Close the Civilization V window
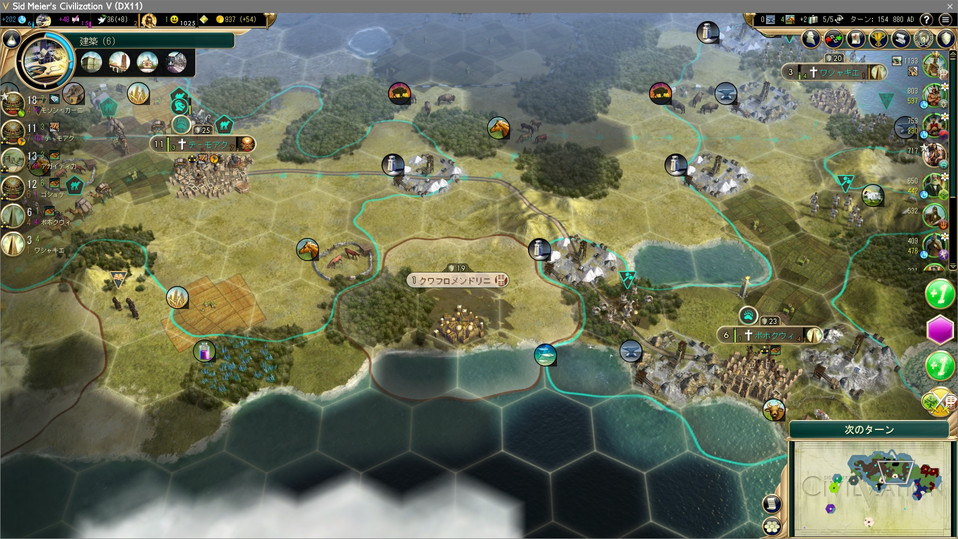 pos(948,6)
